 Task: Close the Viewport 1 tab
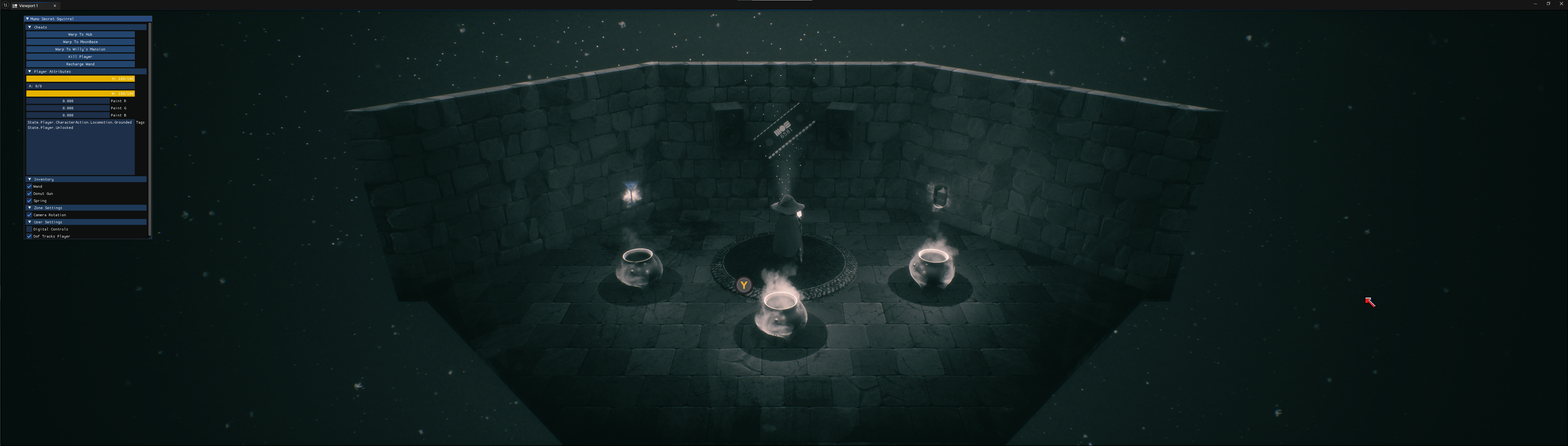pyautogui.click(x=55, y=6)
